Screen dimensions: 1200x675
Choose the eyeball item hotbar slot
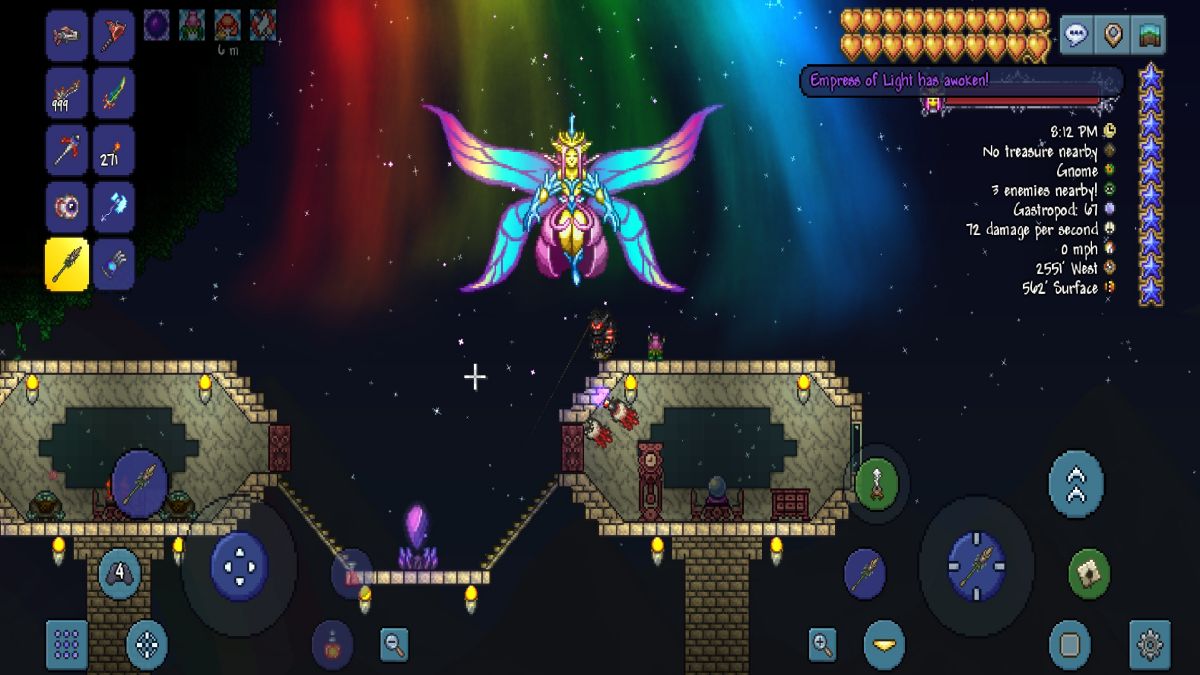tap(67, 207)
